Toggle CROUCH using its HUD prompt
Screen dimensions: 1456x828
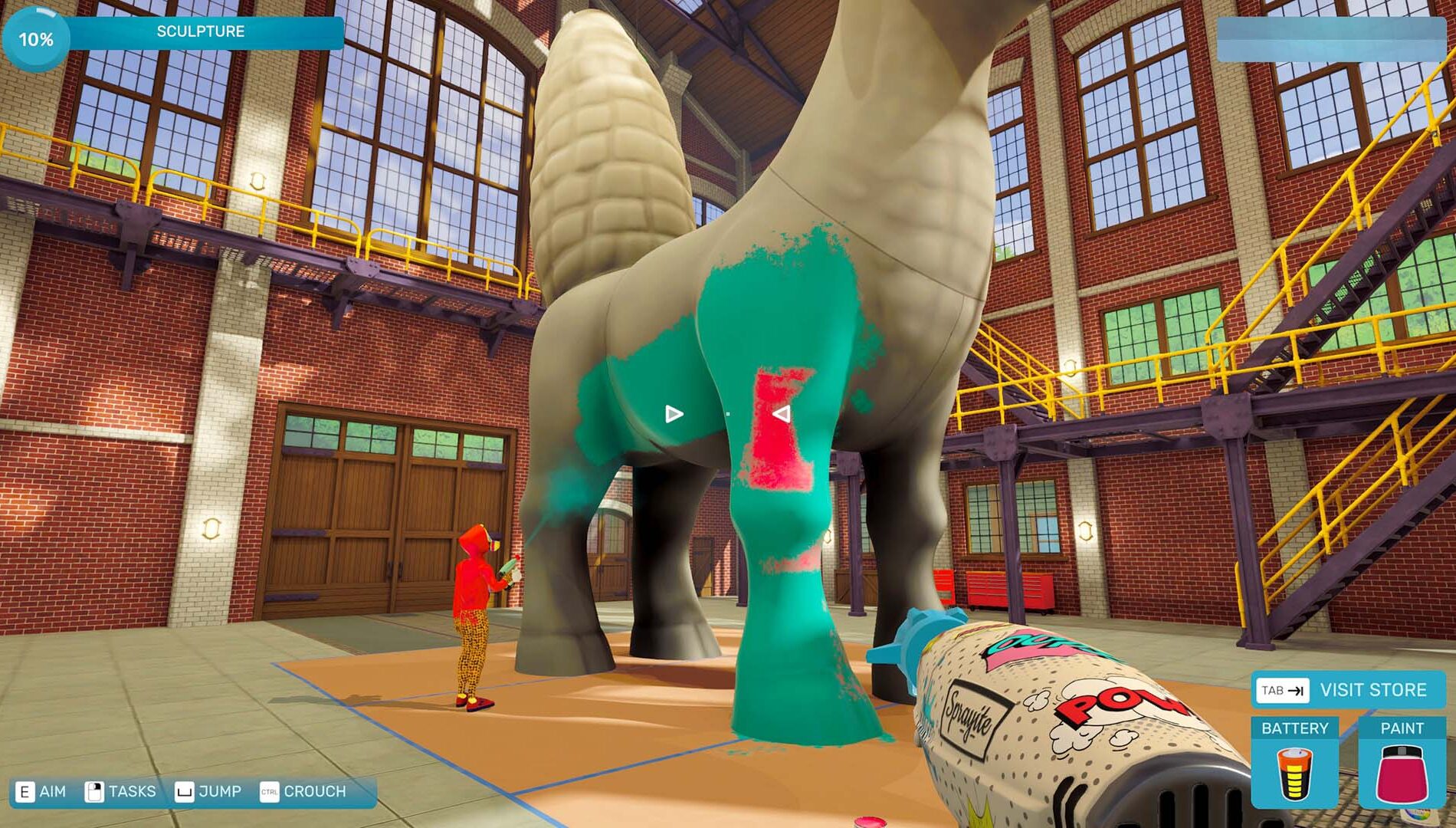(316, 790)
